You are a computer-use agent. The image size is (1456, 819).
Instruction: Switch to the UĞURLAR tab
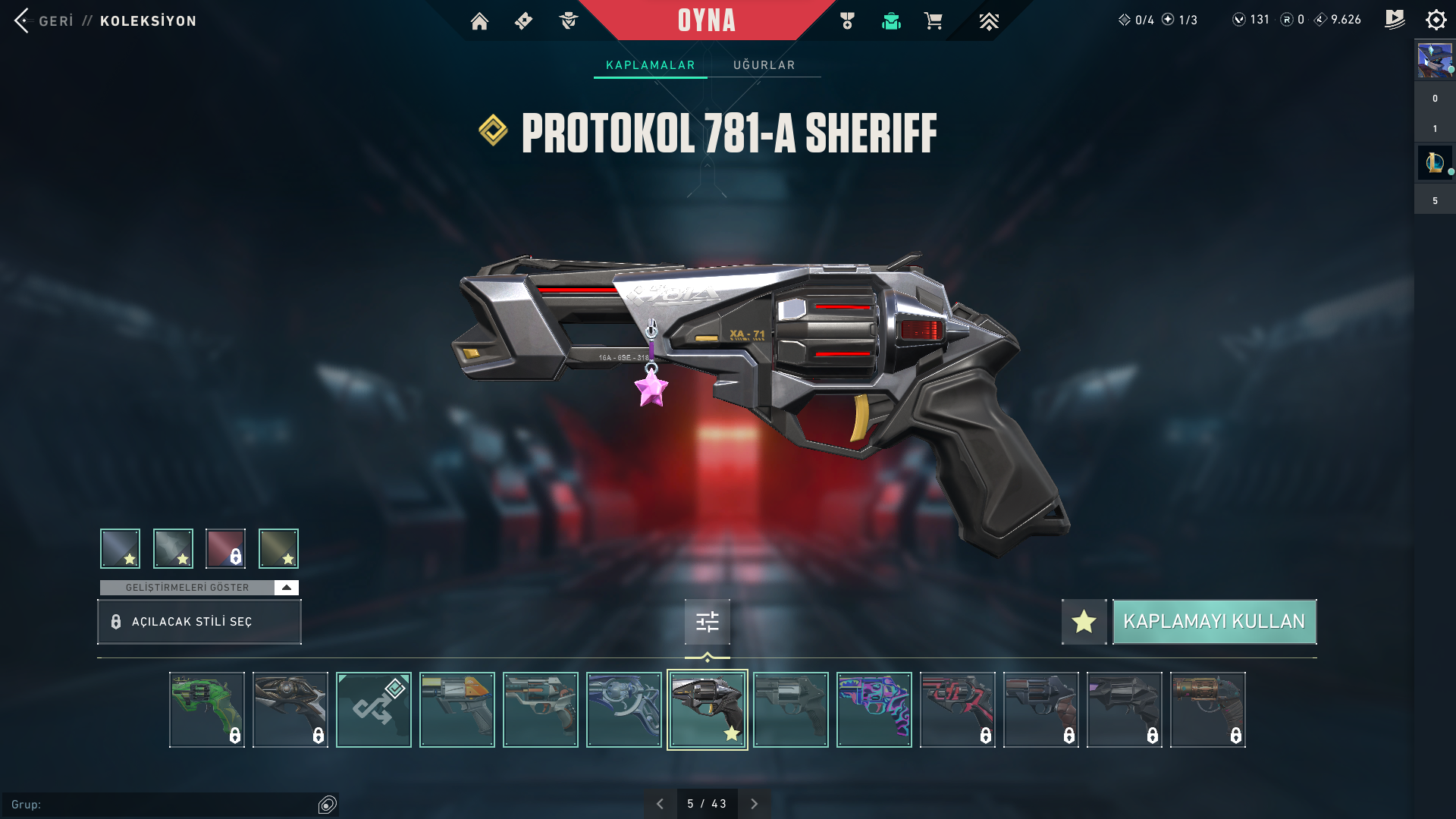(764, 65)
